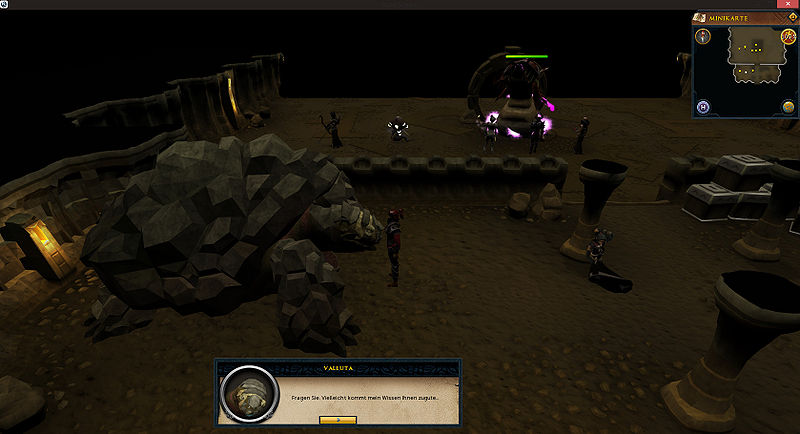The image size is (800, 434).
Task: Toggle the run icon on the minimap
Action: (x=788, y=36)
